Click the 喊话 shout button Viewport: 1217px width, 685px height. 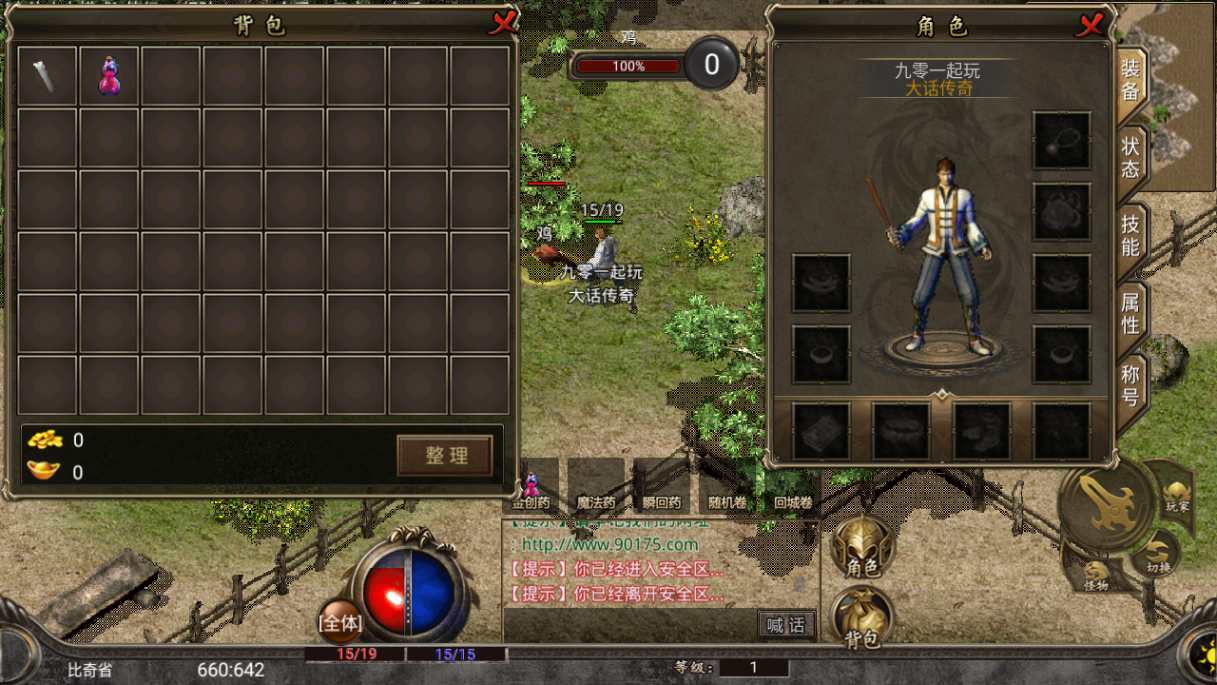pyautogui.click(x=785, y=625)
